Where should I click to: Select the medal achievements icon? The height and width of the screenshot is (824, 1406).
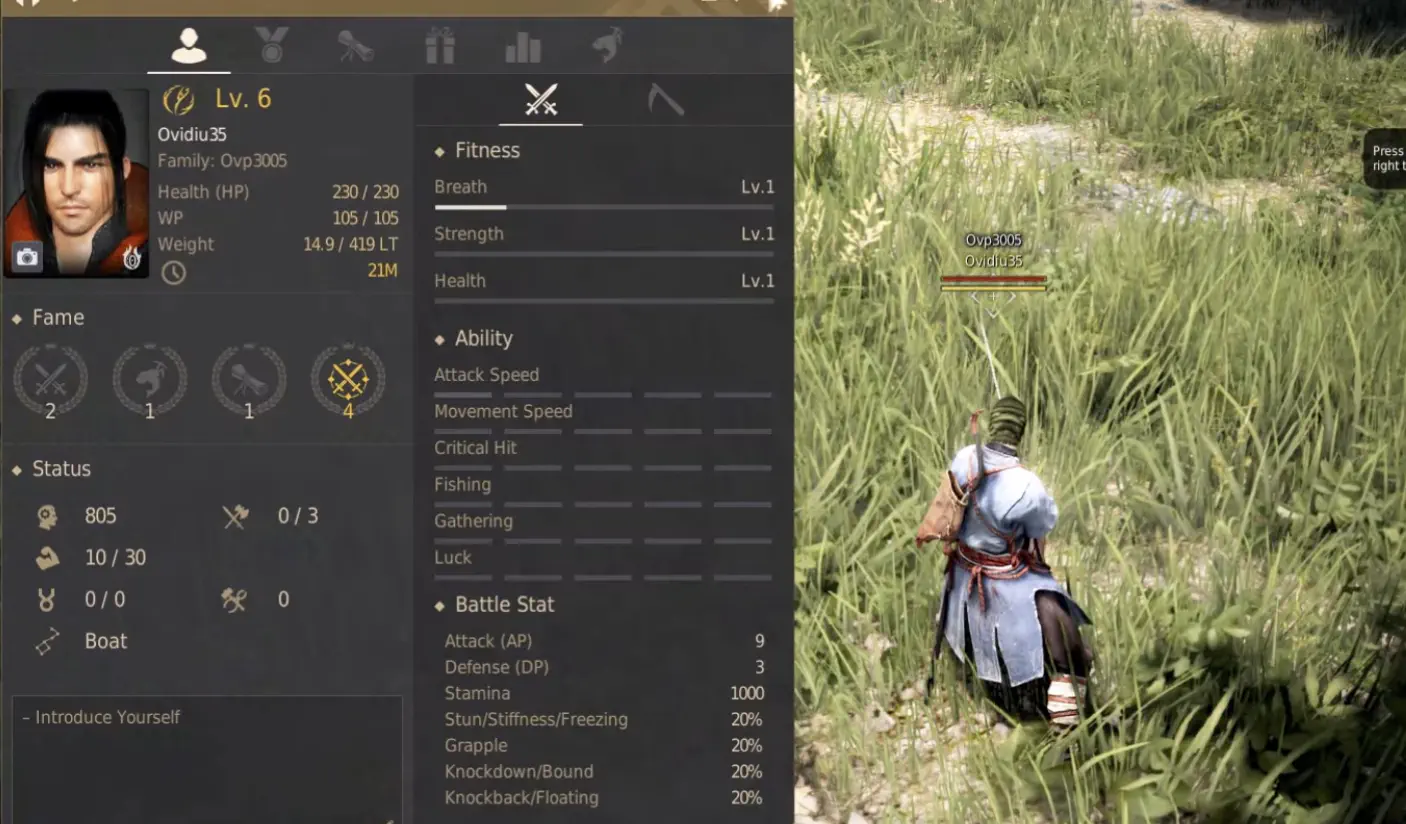pos(273,44)
